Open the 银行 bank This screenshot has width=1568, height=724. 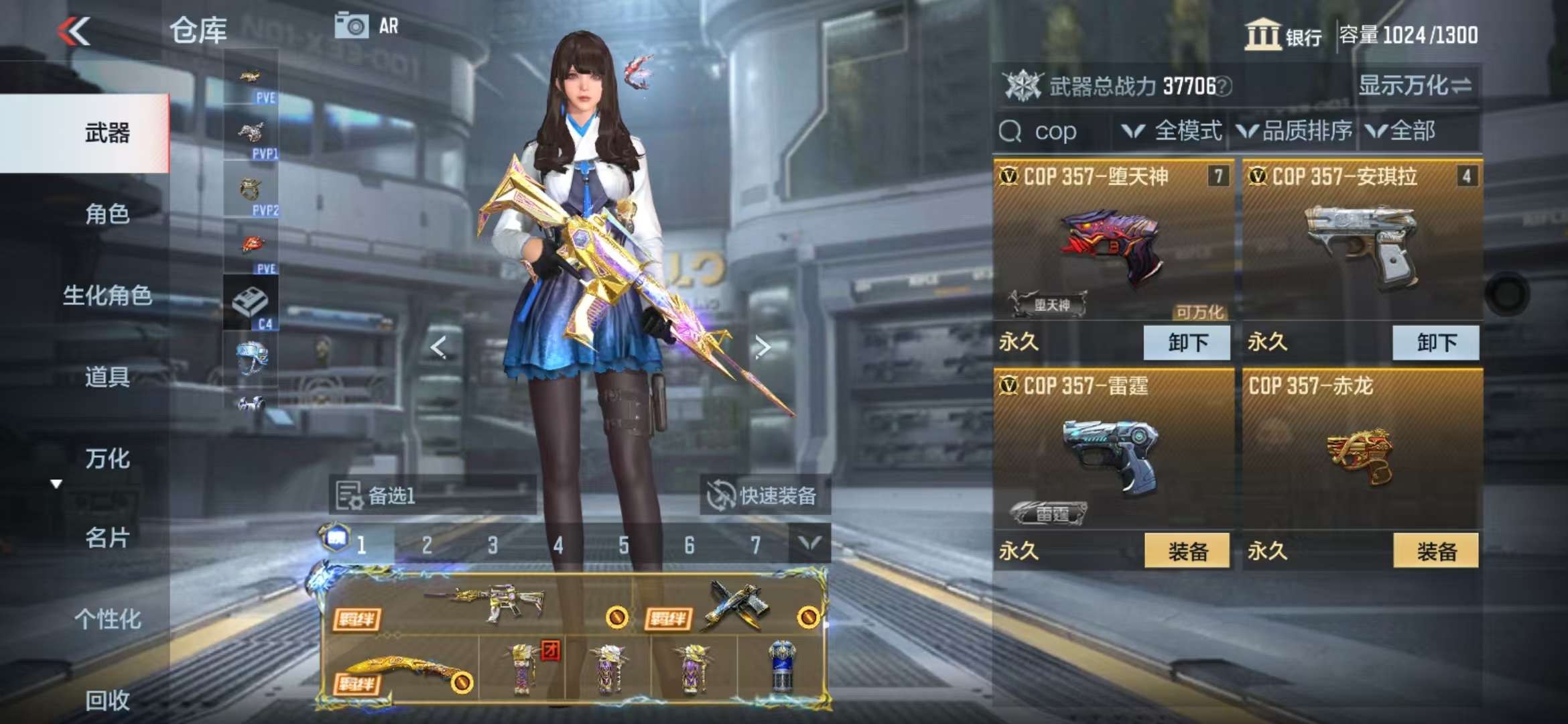click(1283, 35)
